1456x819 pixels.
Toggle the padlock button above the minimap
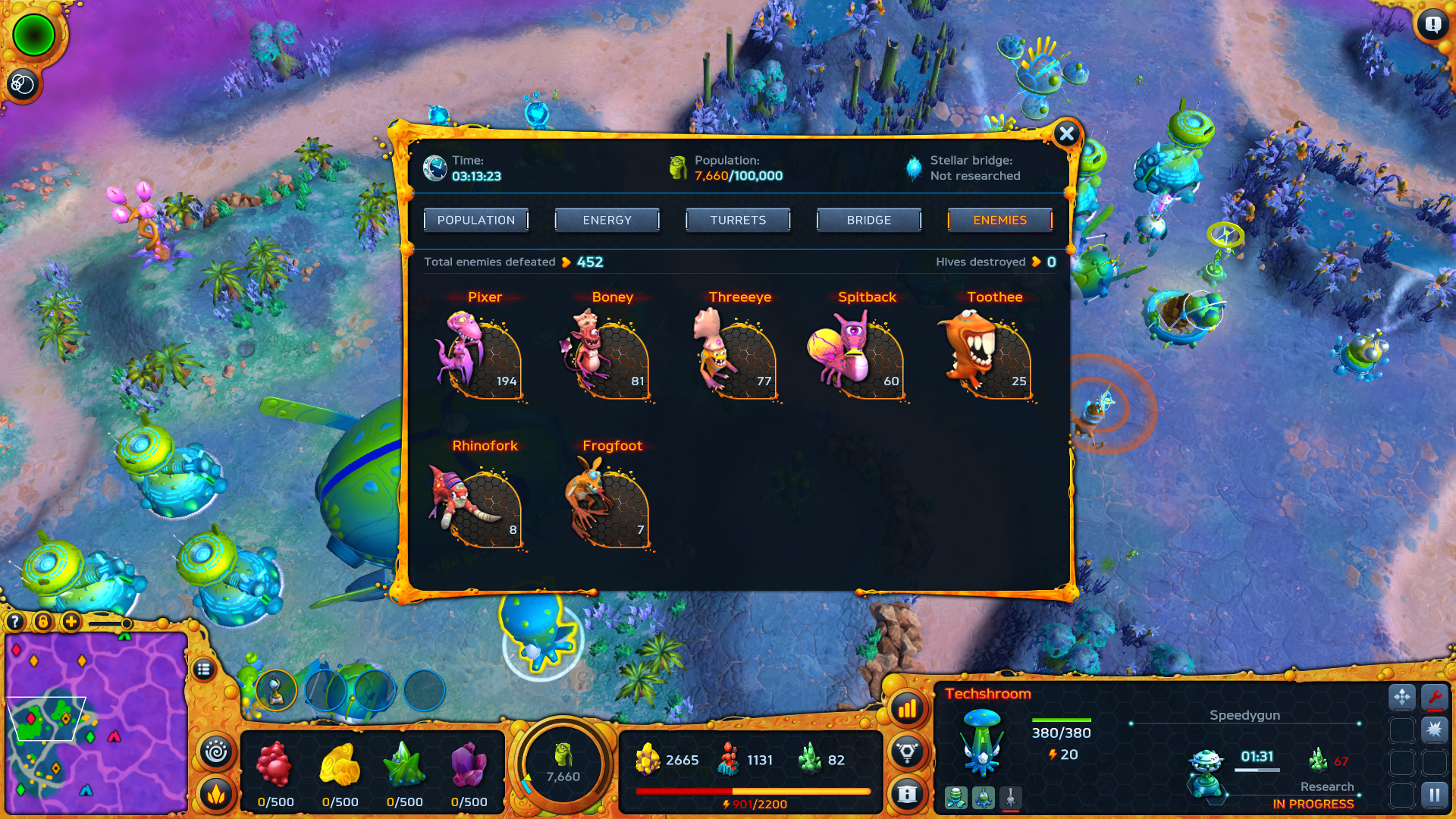click(43, 623)
